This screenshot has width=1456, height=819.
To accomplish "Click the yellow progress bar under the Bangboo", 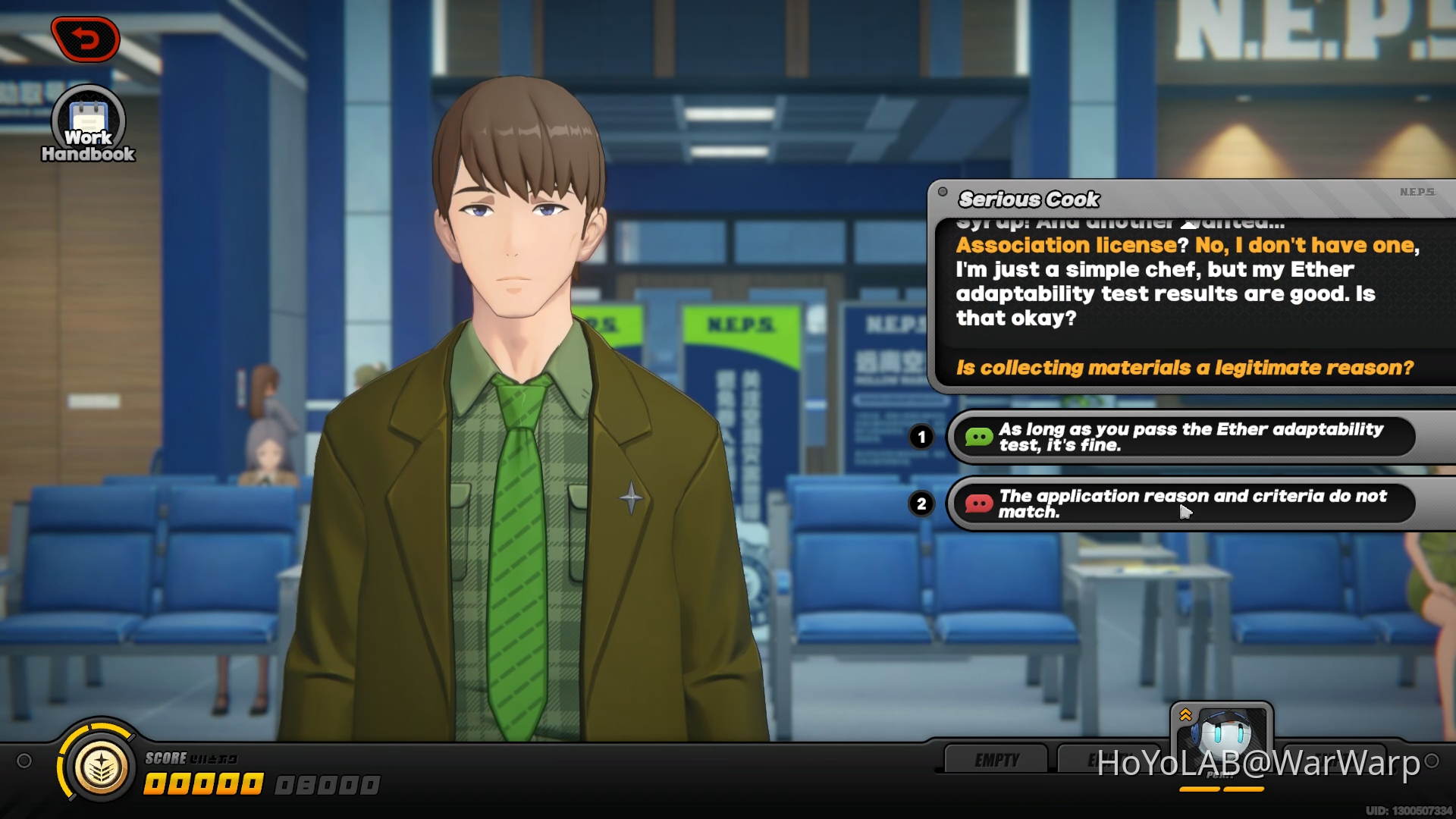I will [1221, 789].
